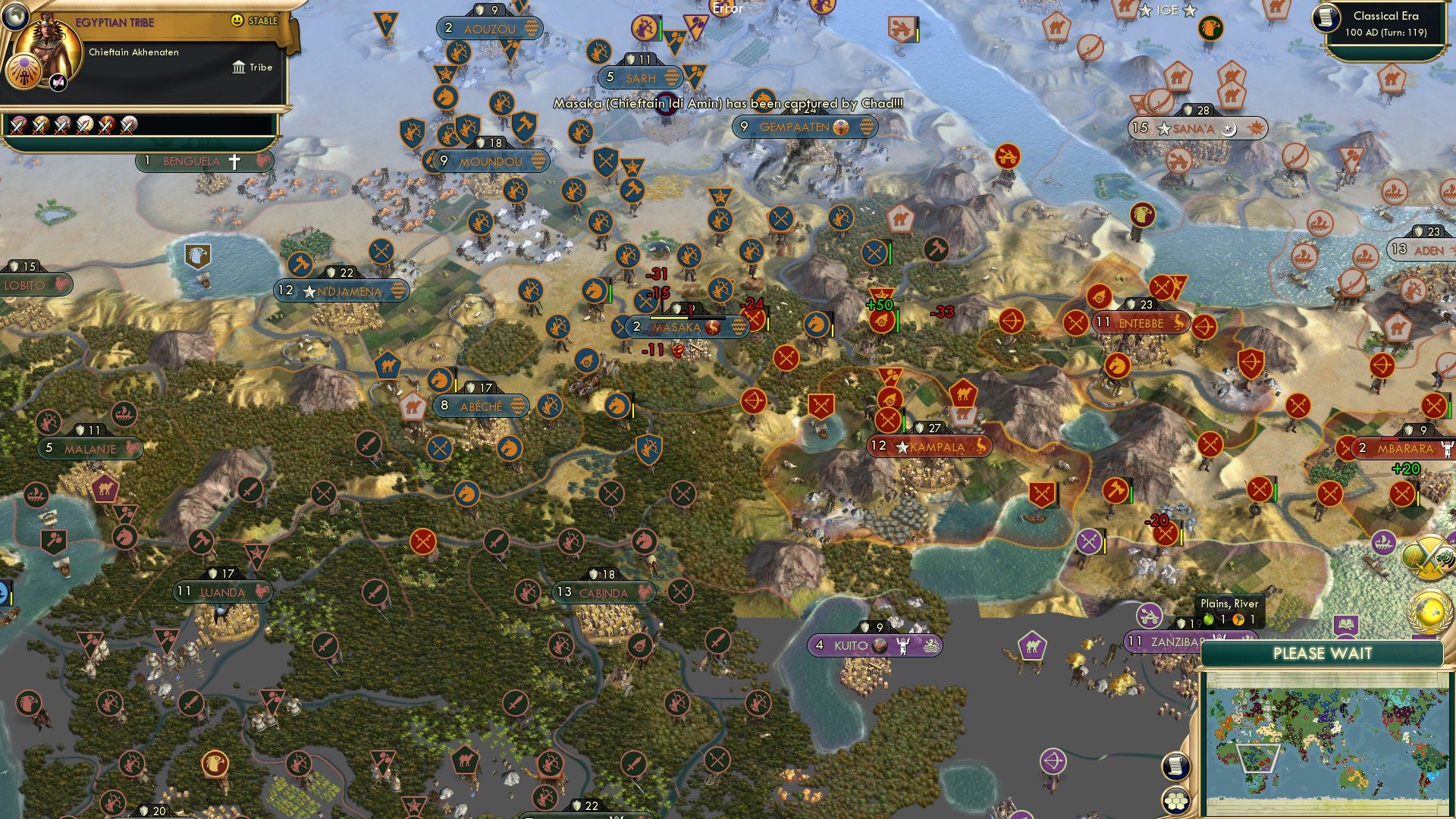
Task: Click the golden world diplomacy medallion above the minimap
Action: (1429, 612)
